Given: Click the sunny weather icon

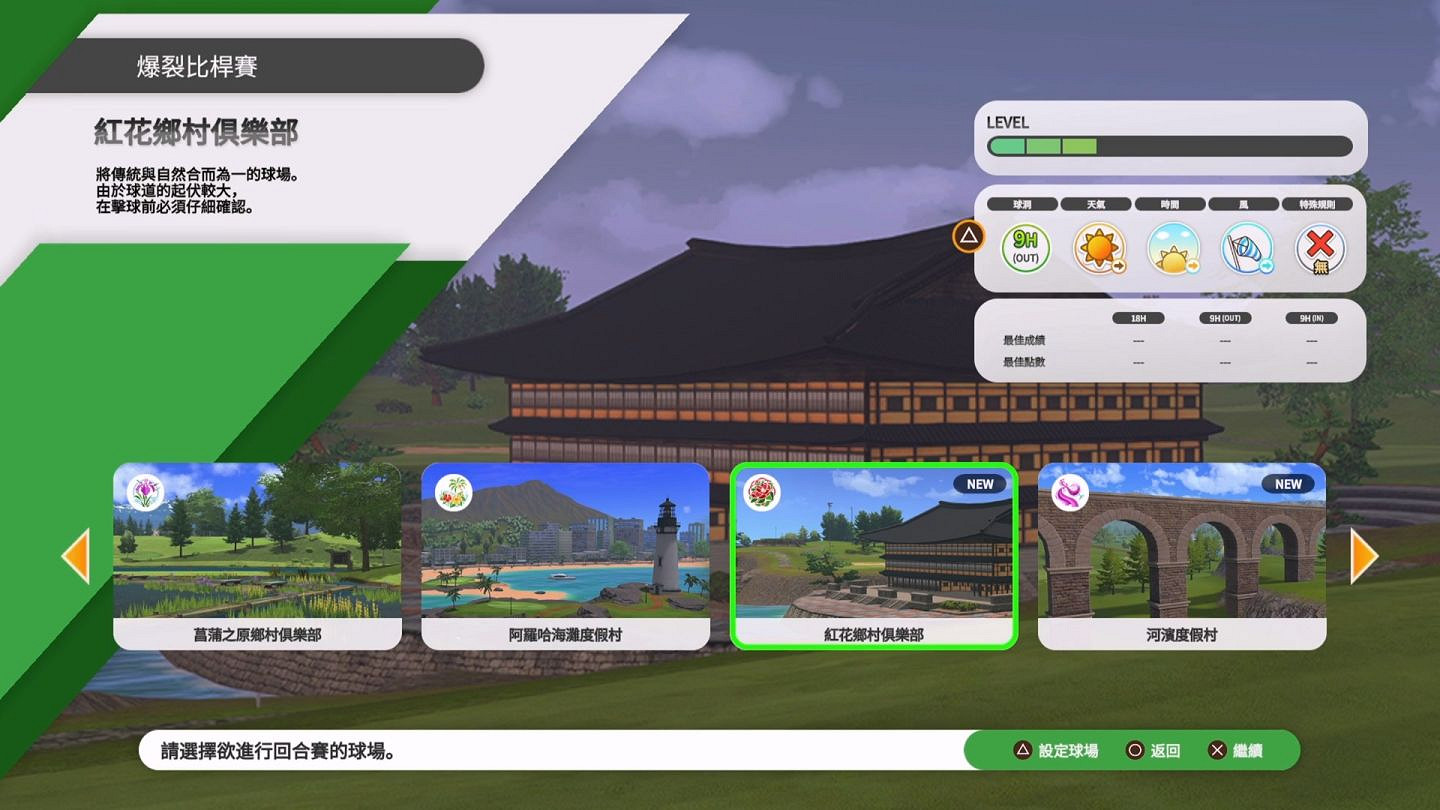Looking at the screenshot, I should click(x=1098, y=248).
